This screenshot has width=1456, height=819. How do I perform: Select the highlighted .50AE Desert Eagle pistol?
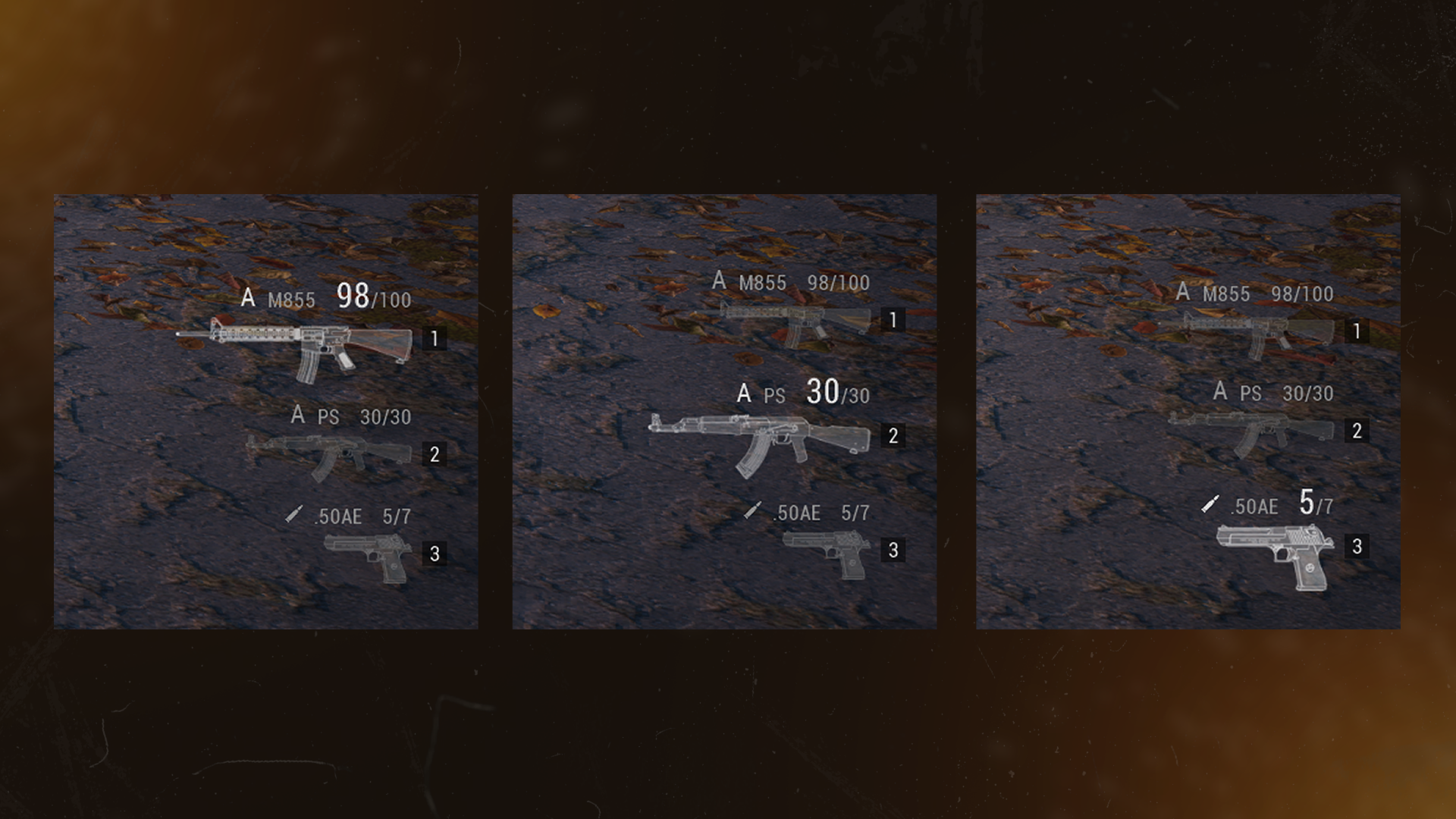[1274, 554]
